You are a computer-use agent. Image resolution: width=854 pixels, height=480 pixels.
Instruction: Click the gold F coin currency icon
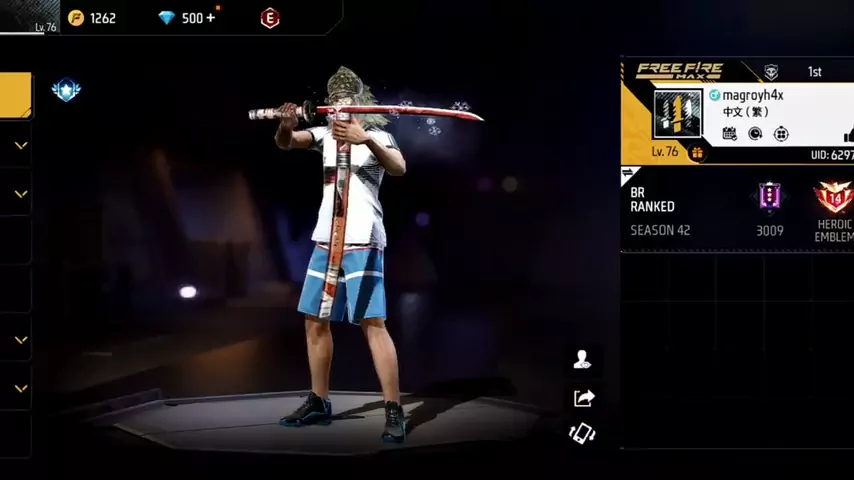(76, 18)
